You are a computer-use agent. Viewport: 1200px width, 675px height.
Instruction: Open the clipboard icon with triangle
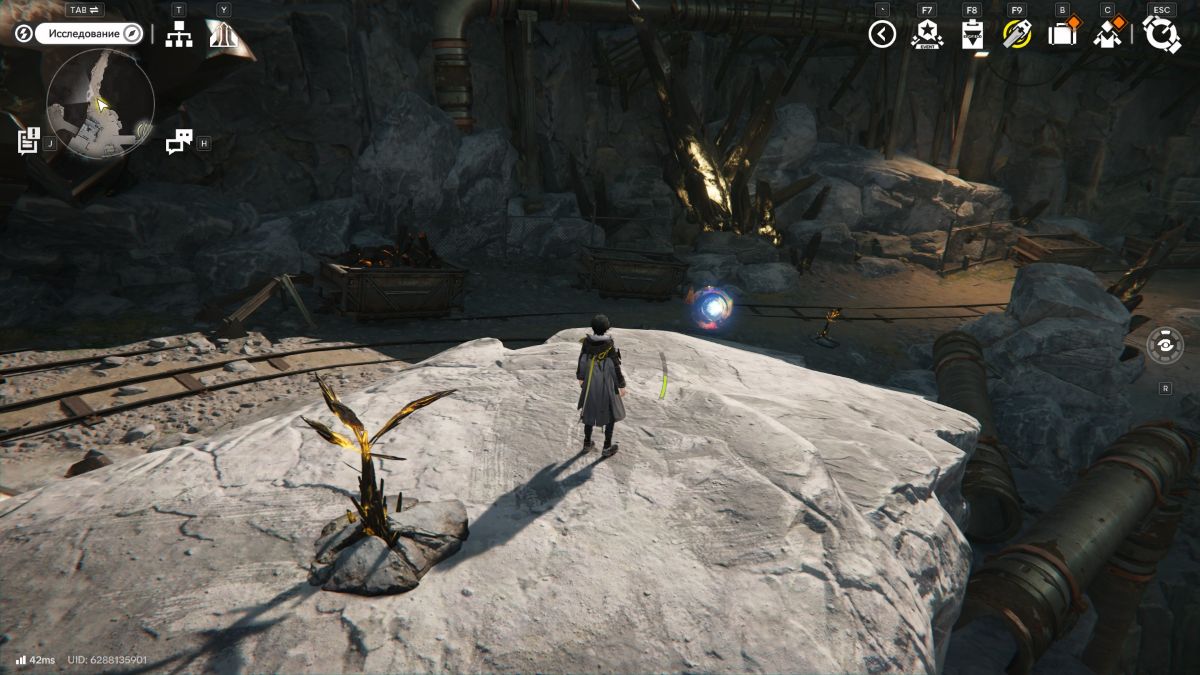point(972,34)
